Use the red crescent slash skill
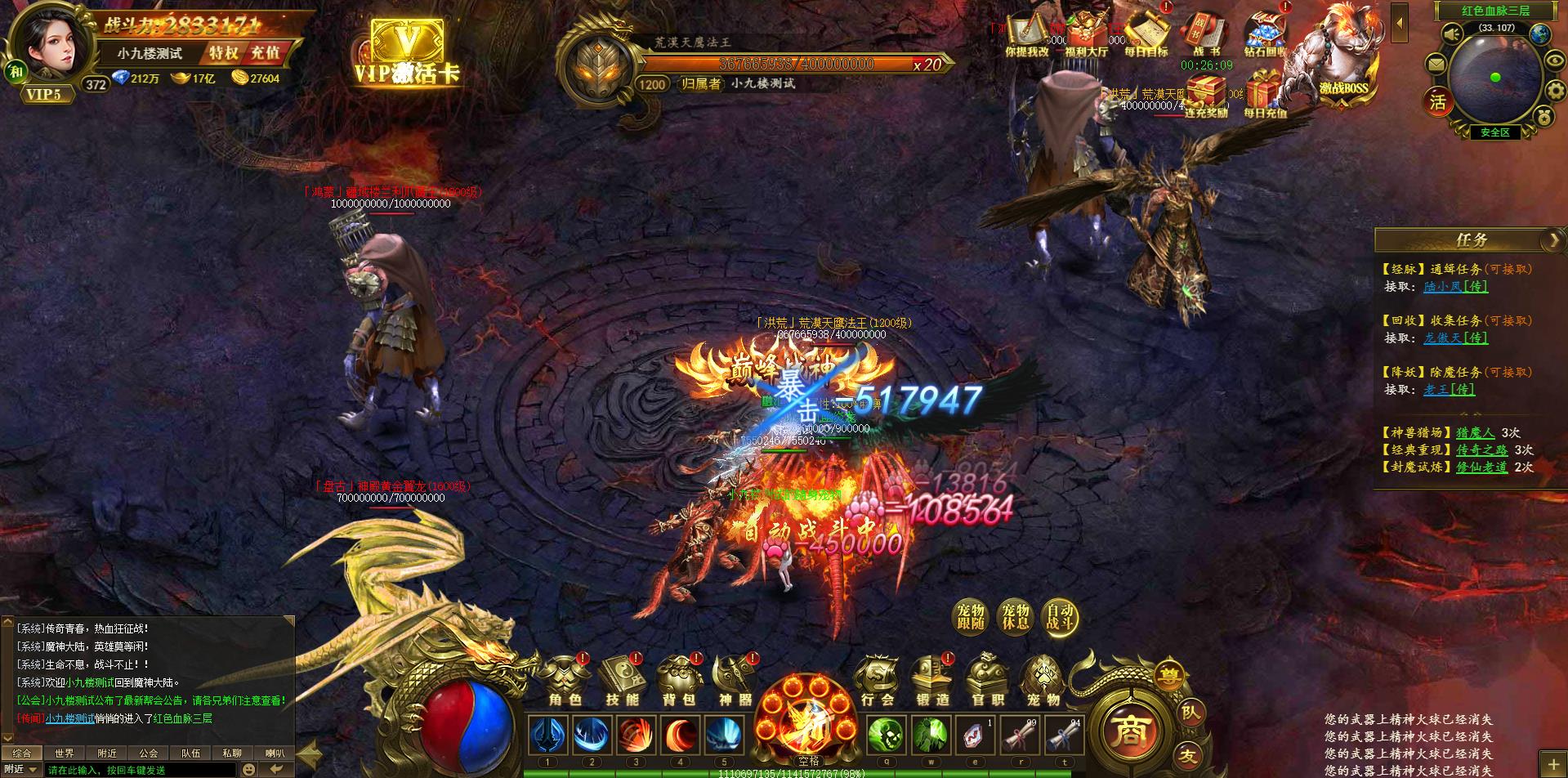The width and height of the screenshot is (1568, 778). [680, 736]
